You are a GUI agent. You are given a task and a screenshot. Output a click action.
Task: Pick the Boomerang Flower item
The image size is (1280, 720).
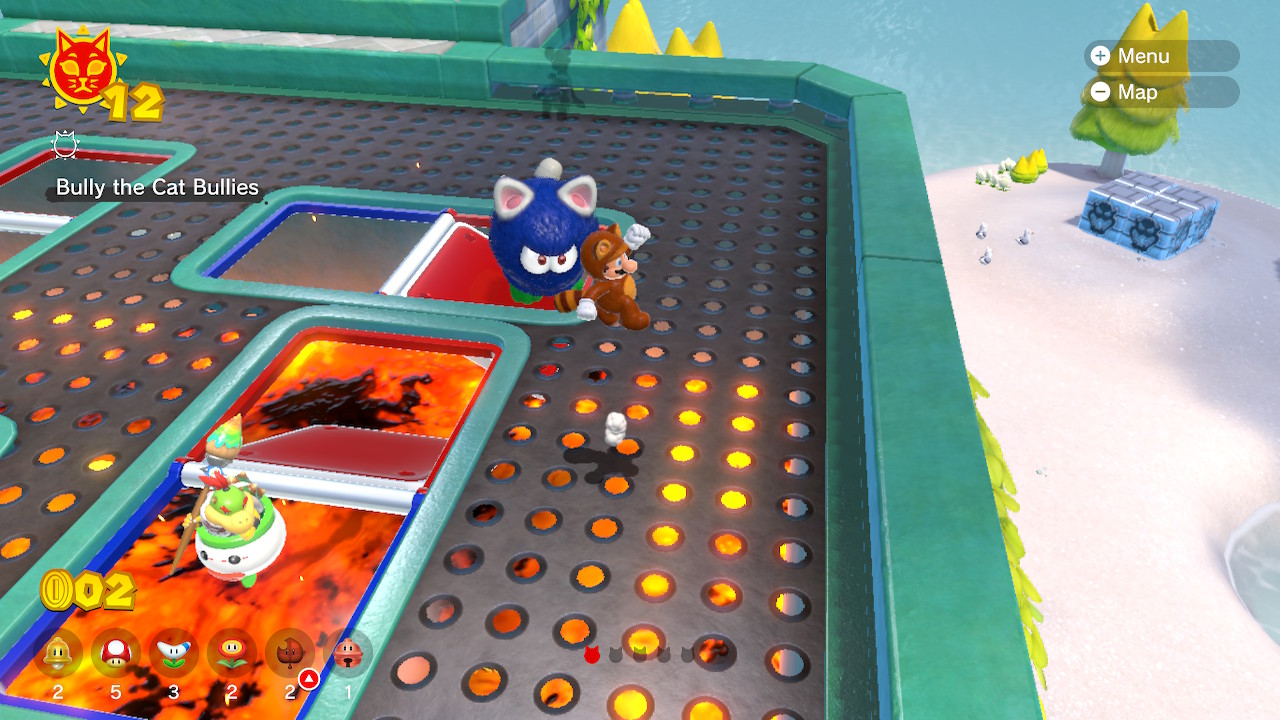coord(174,655)
